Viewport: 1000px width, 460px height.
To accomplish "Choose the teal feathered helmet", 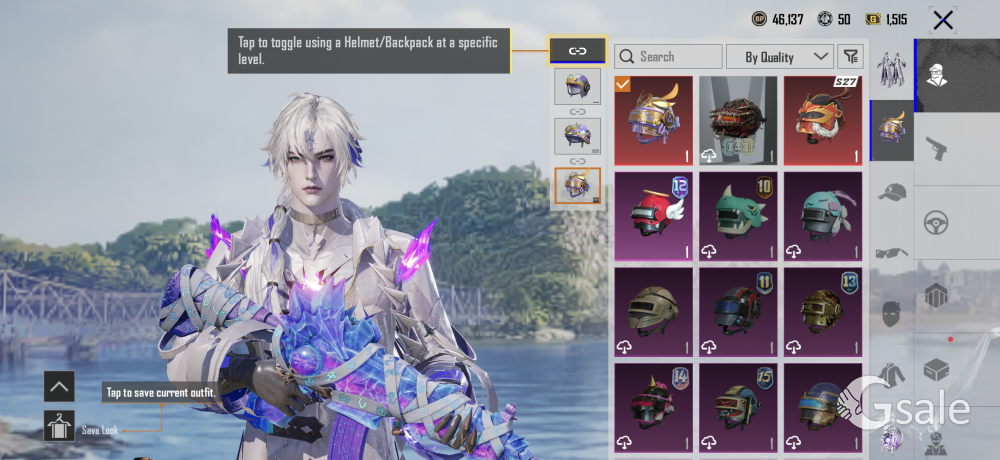I will tap(823, 215).
